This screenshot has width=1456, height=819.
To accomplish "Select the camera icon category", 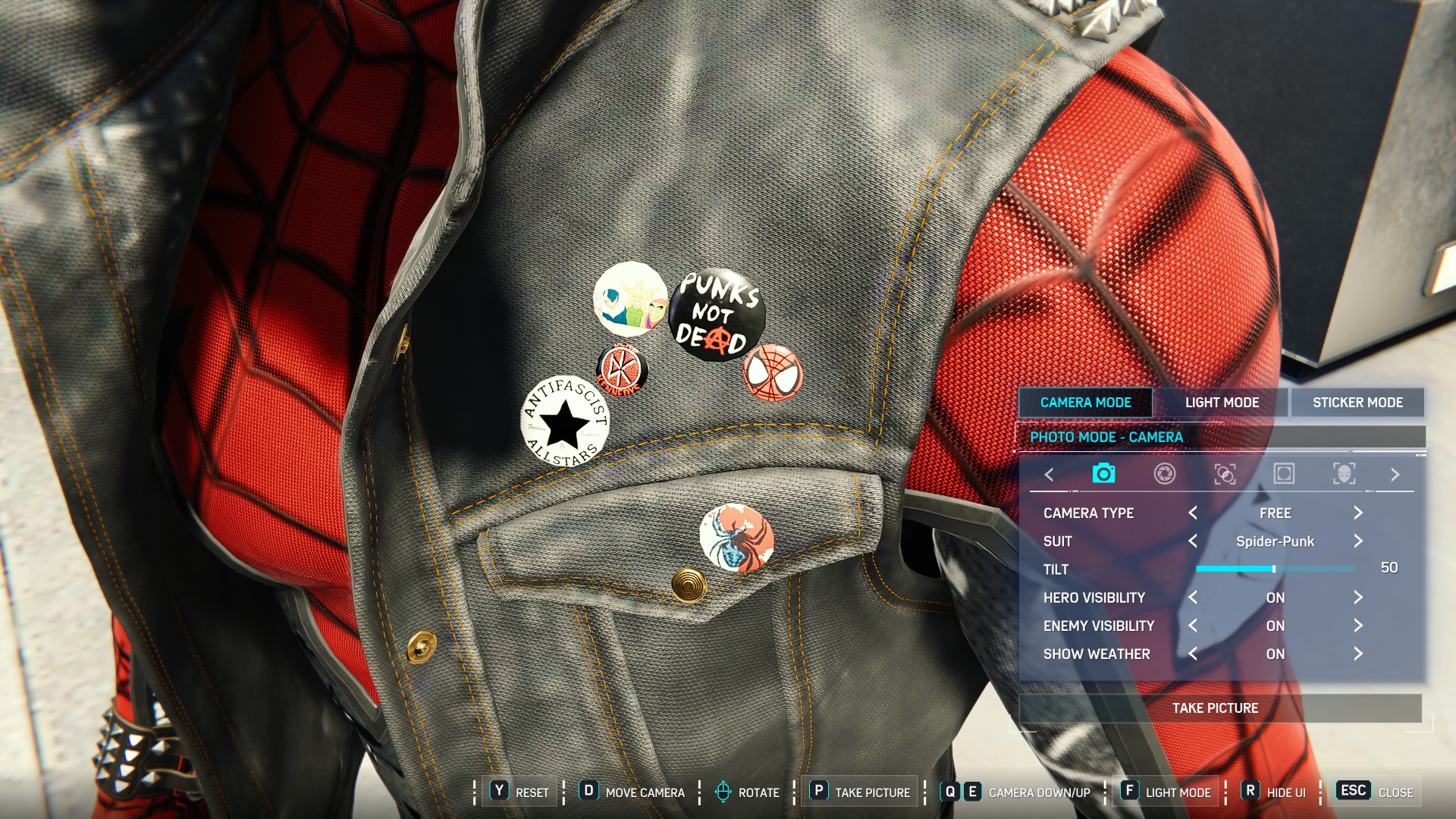I will click(x=1103, y=474).
